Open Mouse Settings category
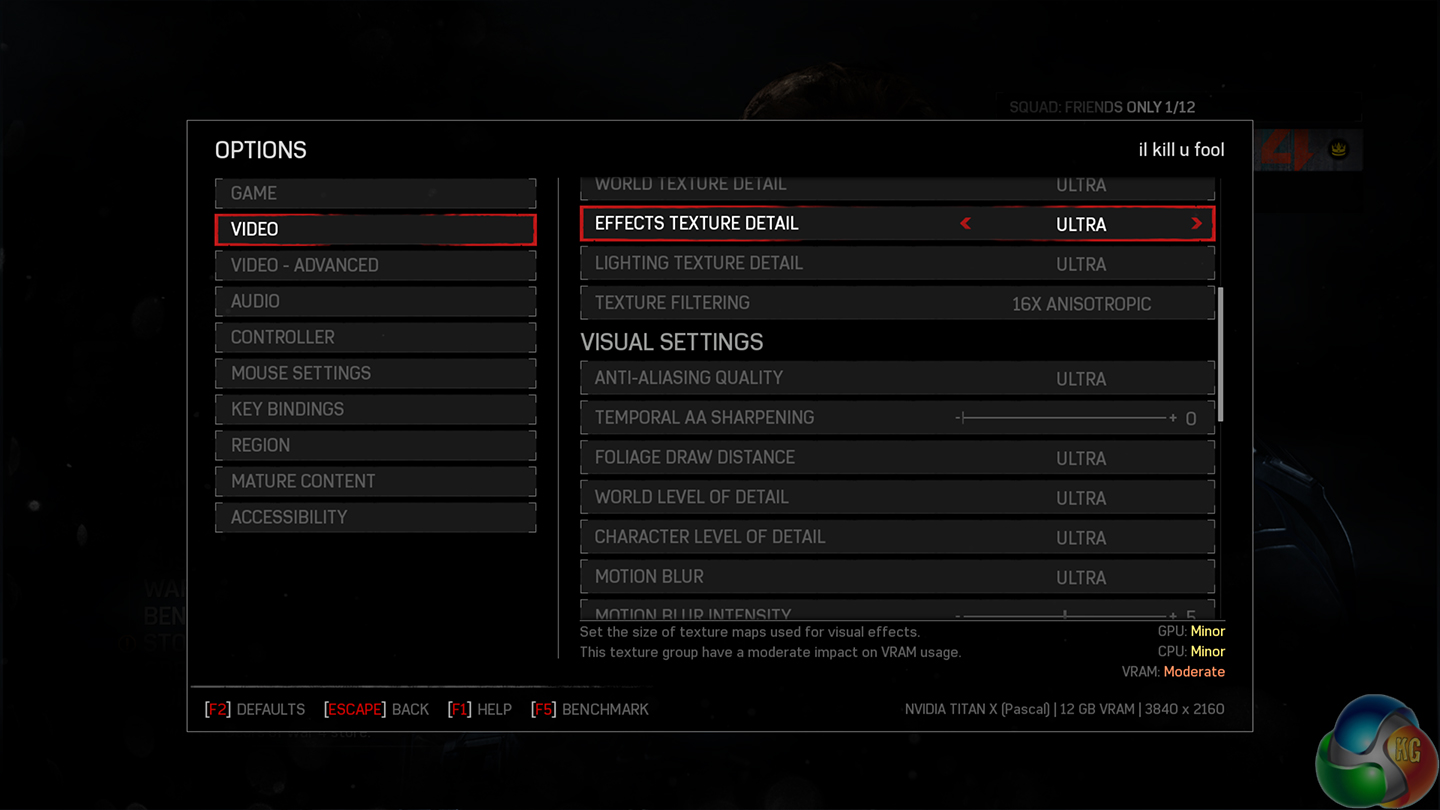Viewport: 1440px width, 810px height. click(x=375, y=373)
